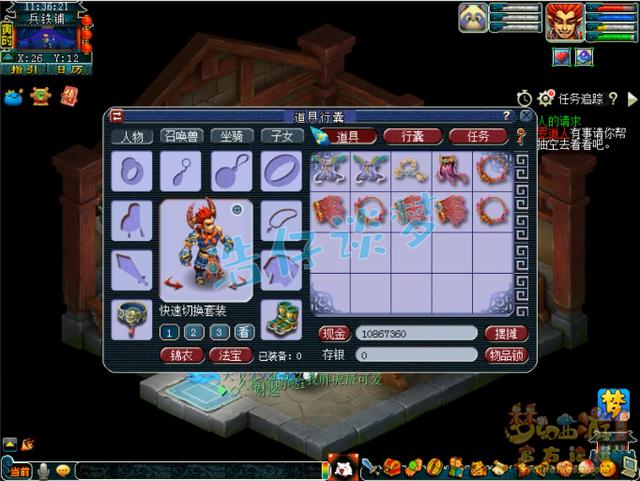The height and width of the screenshot is (481, 640).
Task: Click the 摆摊 set-up-stall button
Action: (x=505, y=333)
